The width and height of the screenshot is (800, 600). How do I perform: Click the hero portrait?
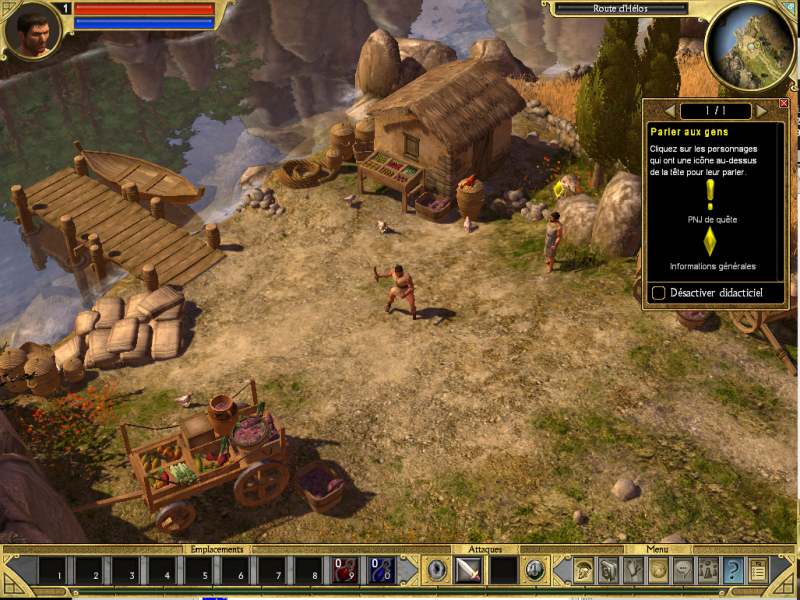(30, 31)
